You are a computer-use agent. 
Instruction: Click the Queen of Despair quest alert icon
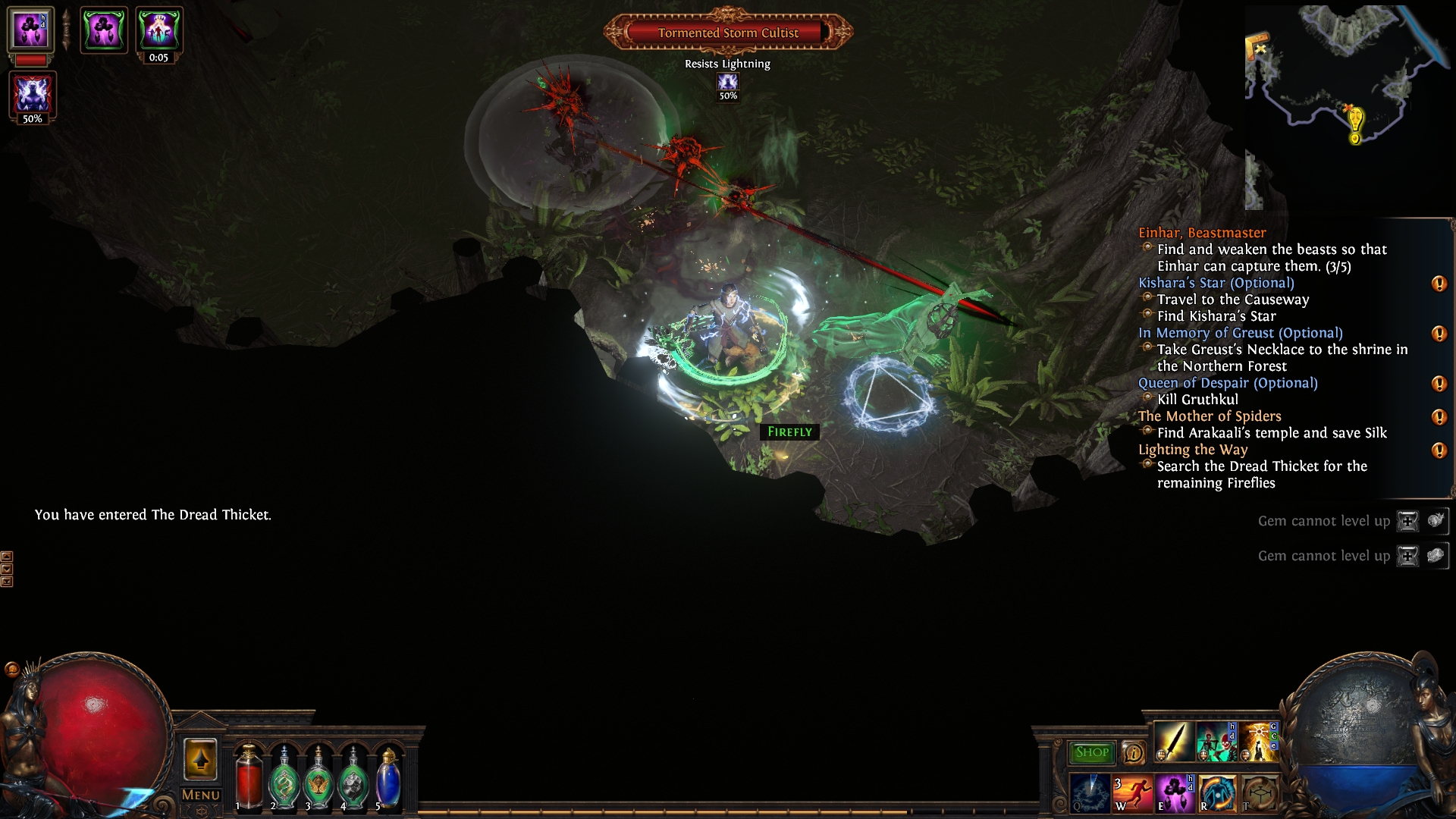(x=1439, y=384)
